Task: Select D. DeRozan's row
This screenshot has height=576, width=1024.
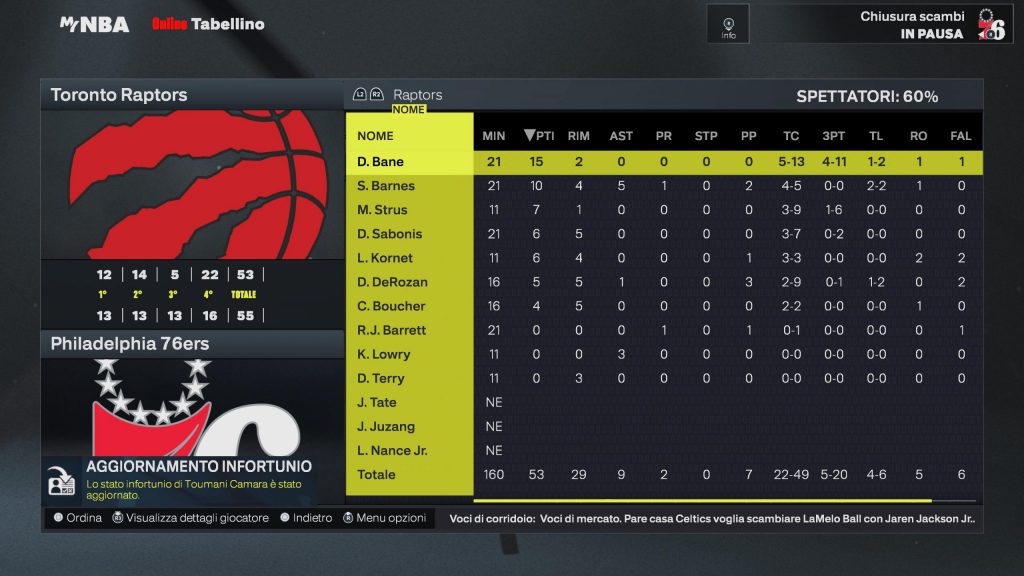Action: click(391, 282)
